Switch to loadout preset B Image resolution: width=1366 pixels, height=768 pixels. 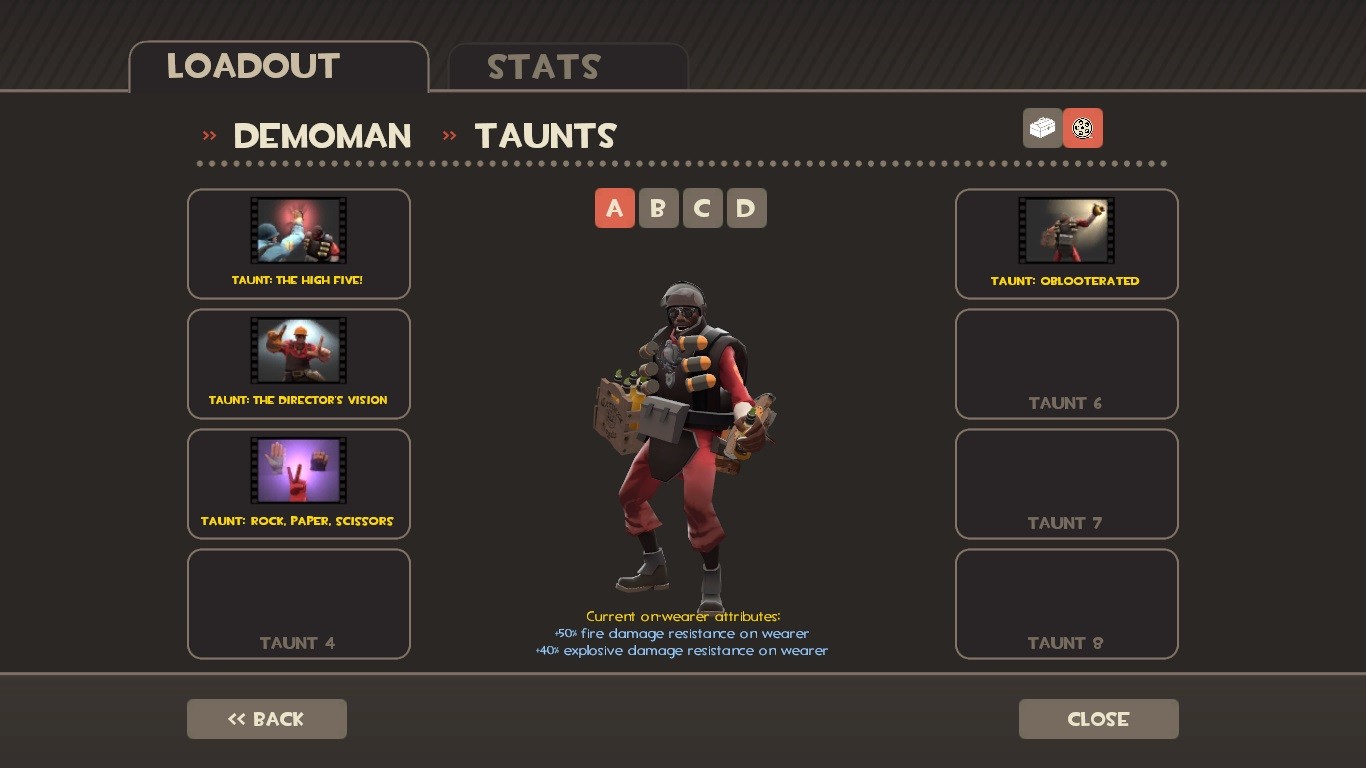[659, 208]
